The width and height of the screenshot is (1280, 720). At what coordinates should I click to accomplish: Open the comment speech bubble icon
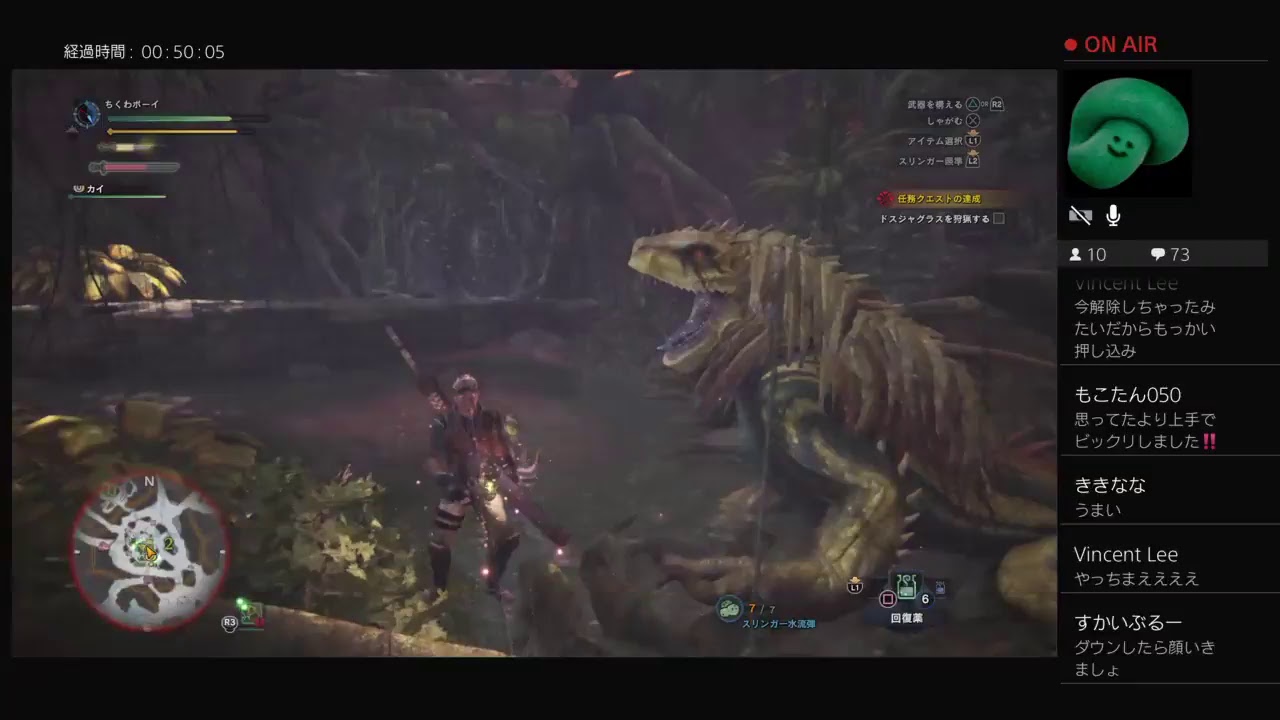pyautogui.click(x=1157, y=254)
